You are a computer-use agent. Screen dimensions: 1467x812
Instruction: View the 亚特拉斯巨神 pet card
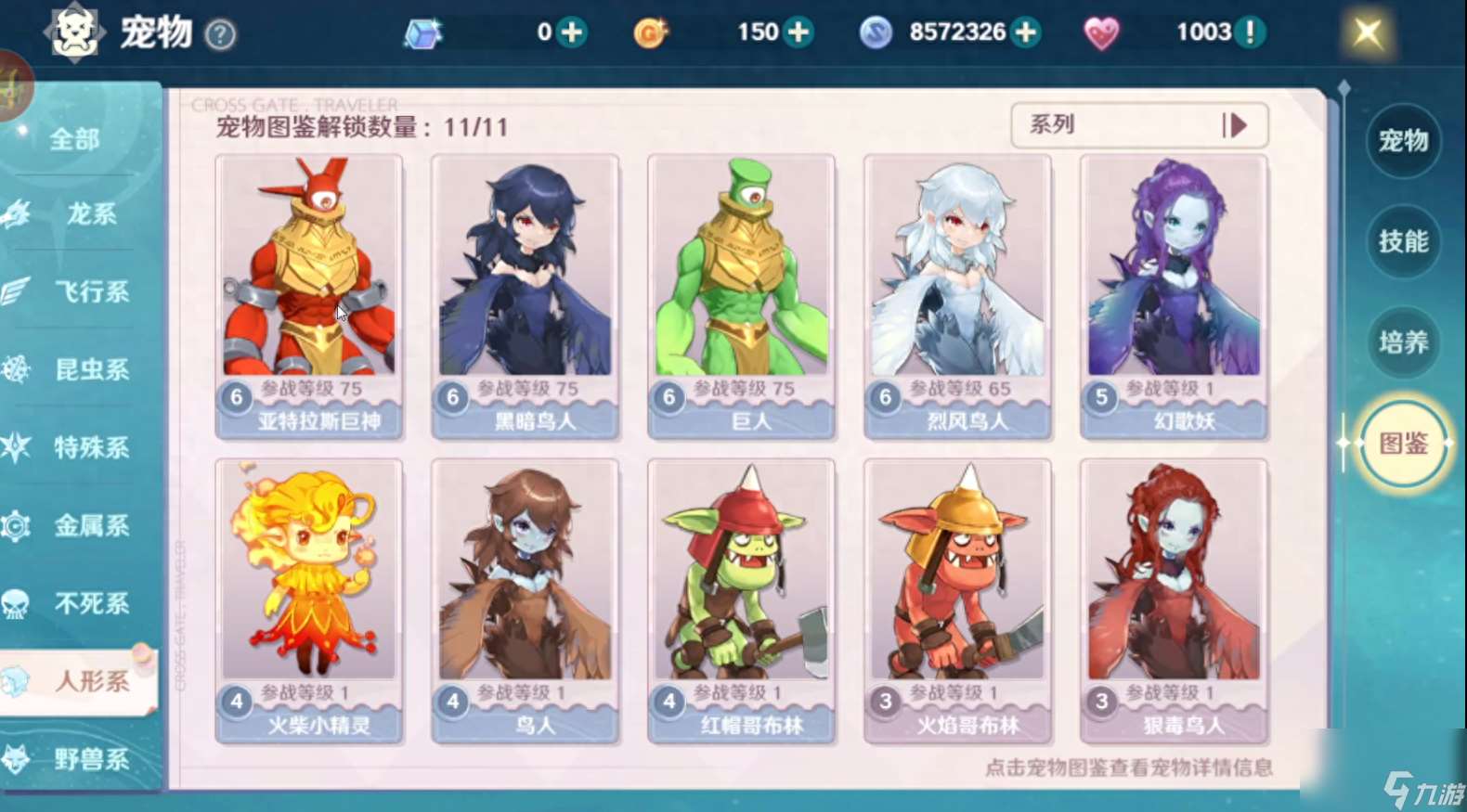pyautogui.click(x=309, y=297)
